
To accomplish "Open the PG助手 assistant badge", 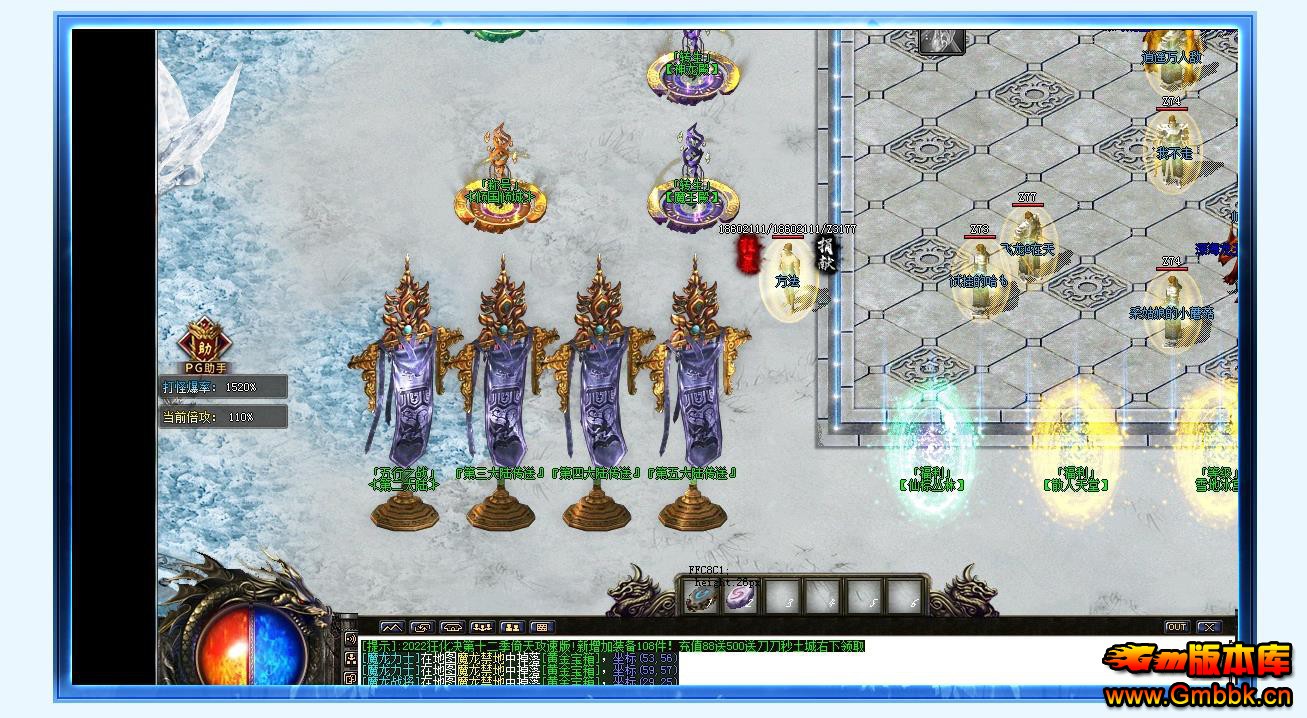I will 203,345.
